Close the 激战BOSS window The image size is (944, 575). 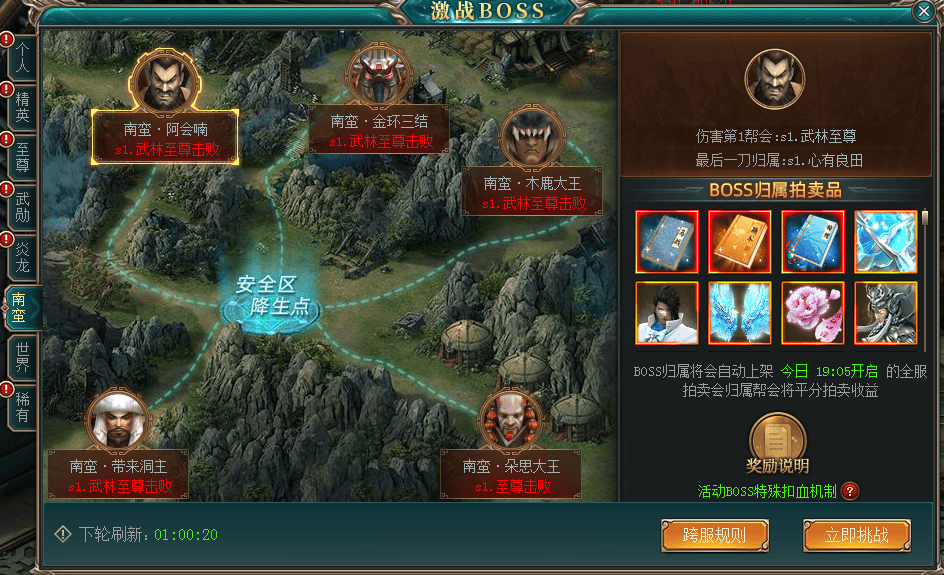pos(923,12)
